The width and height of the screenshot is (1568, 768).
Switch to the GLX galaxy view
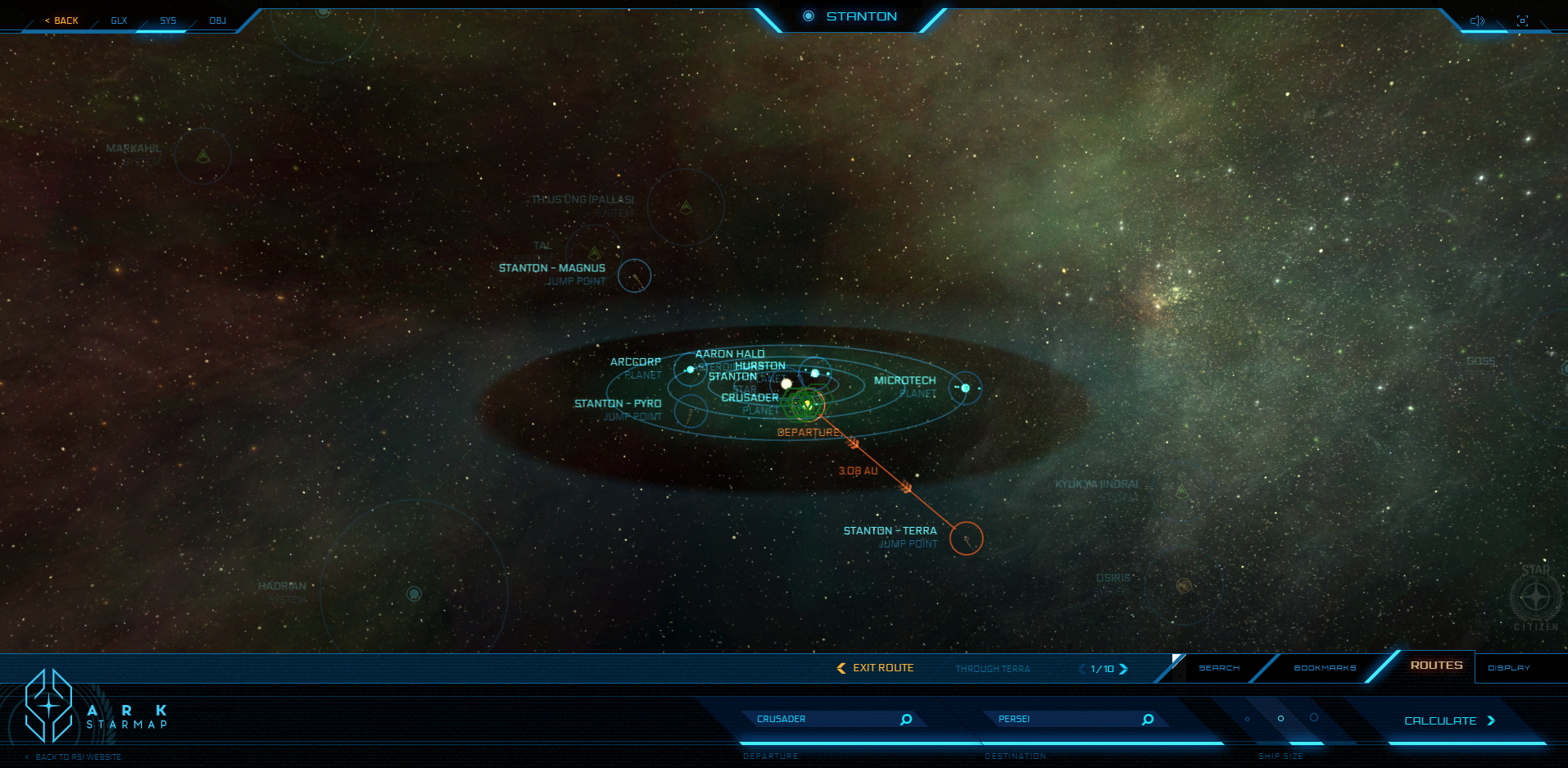tap(119, 20)
